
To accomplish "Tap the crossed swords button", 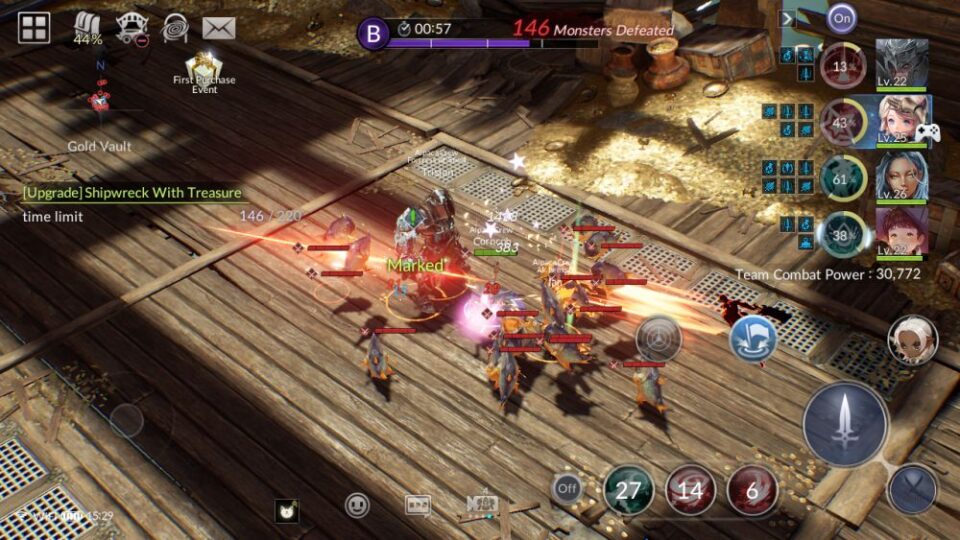I will pos(912,490).
